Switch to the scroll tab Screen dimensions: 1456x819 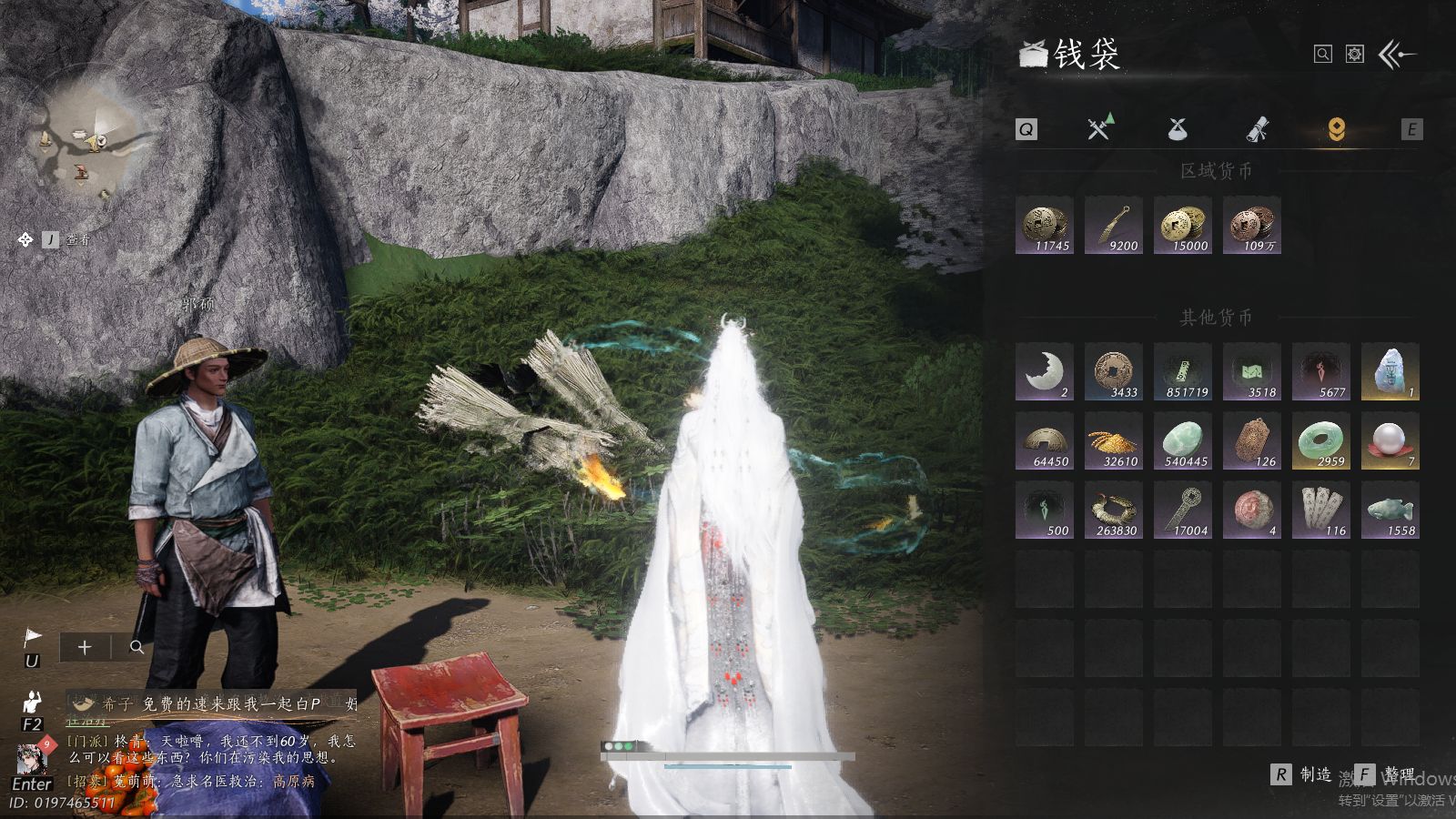pos(1257,129)
